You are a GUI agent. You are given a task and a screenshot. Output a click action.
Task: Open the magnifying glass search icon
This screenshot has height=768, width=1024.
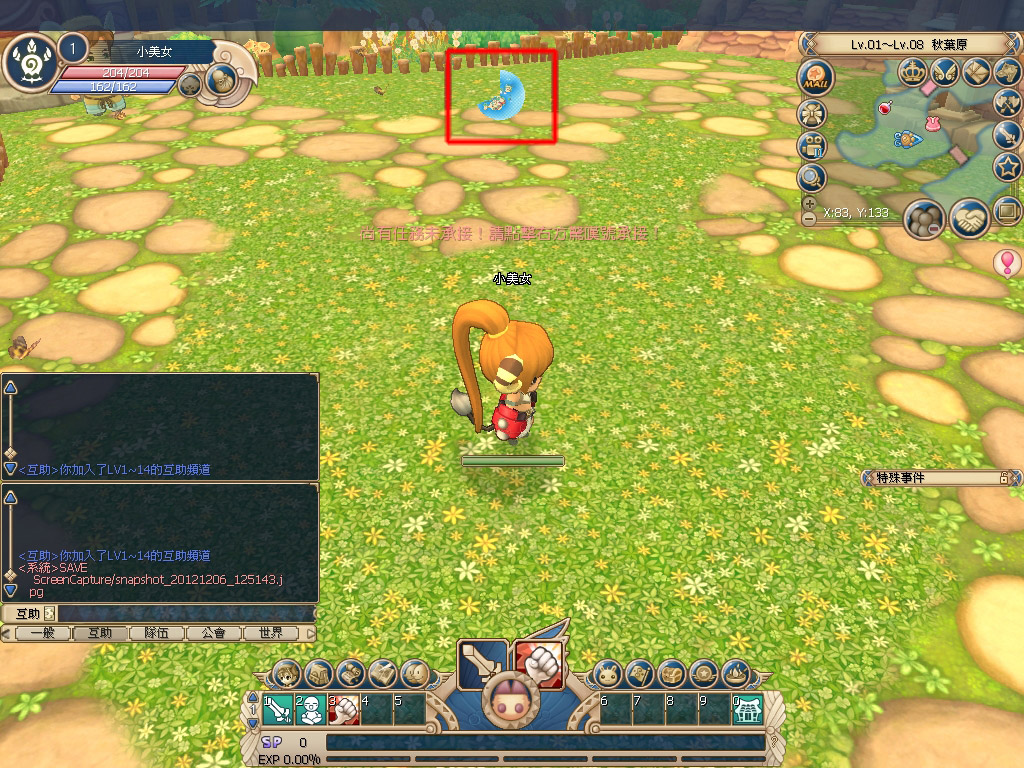[812, 178]
